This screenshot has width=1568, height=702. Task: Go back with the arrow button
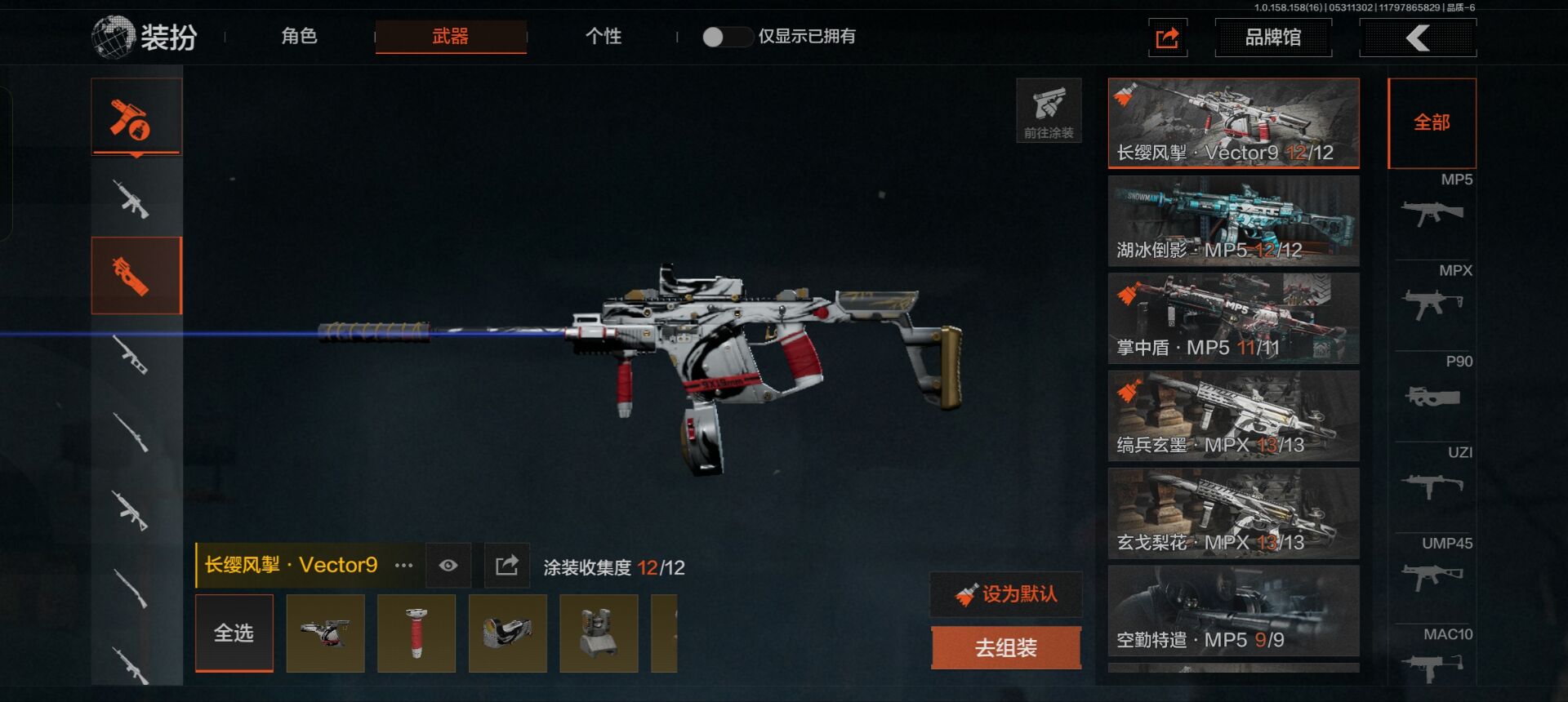pos(1418,38)
